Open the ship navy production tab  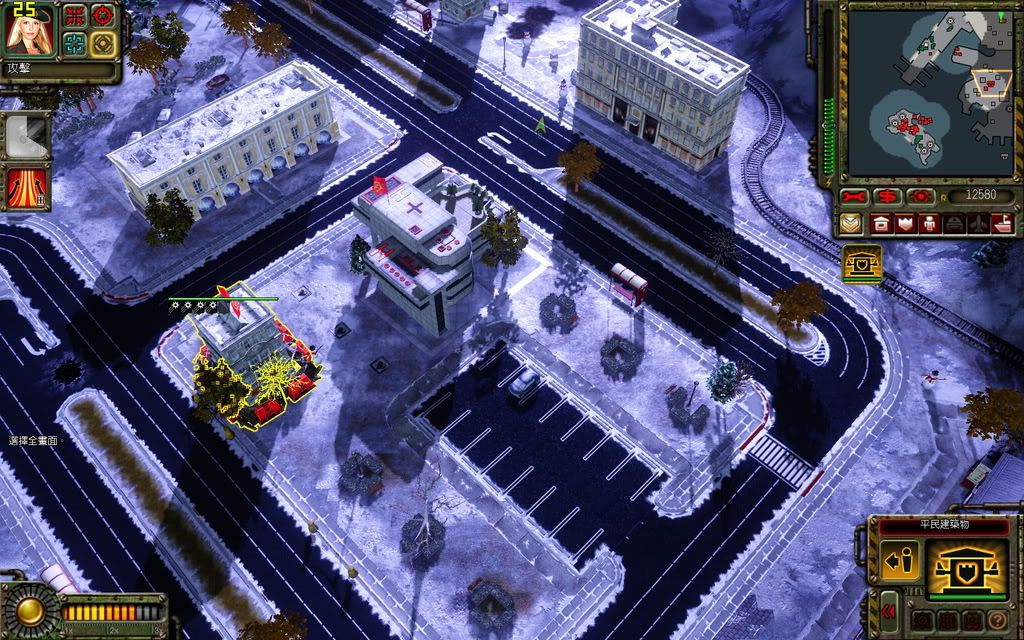tap(1002, 223)
